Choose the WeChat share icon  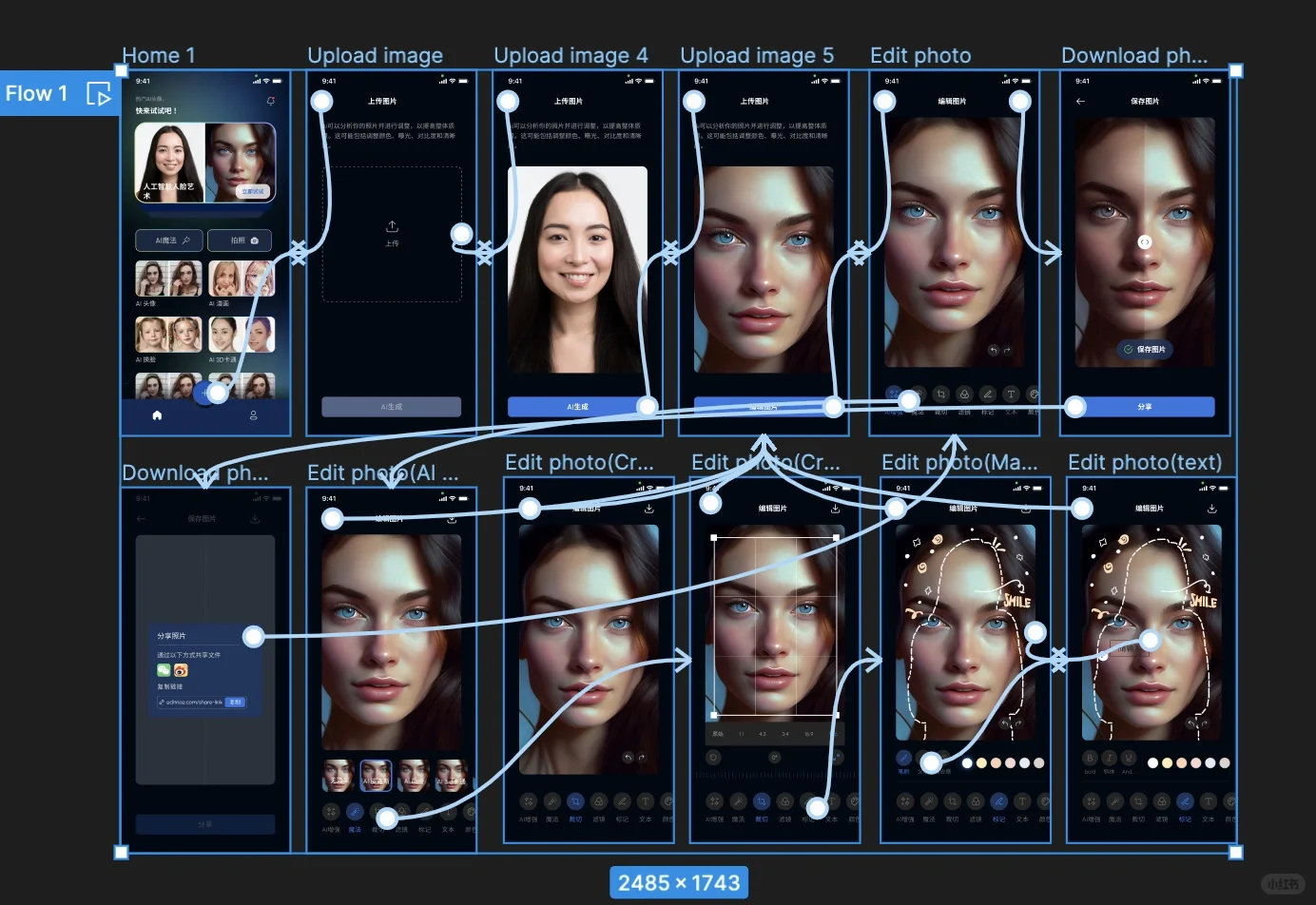(x=164, y=670)
